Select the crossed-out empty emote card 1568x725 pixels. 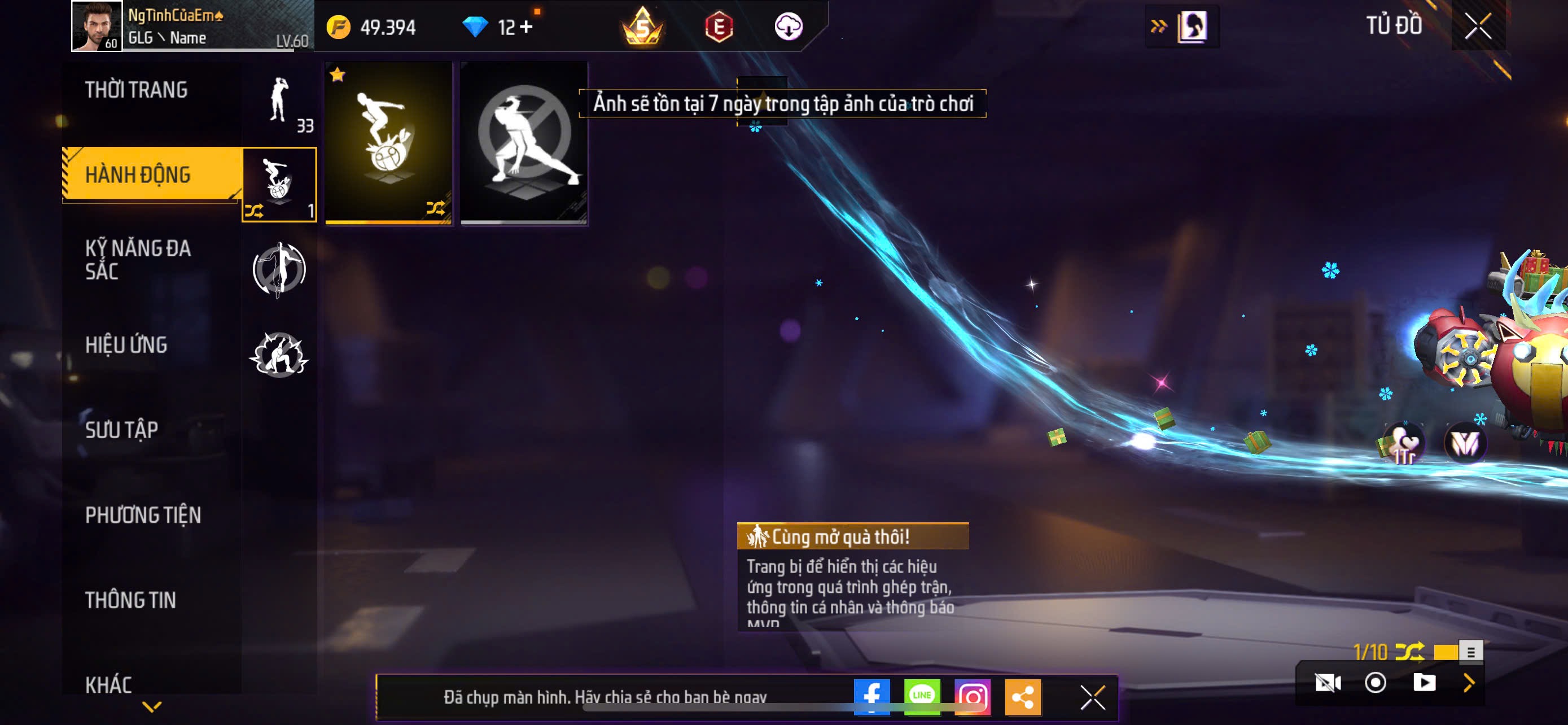(524, 143)
